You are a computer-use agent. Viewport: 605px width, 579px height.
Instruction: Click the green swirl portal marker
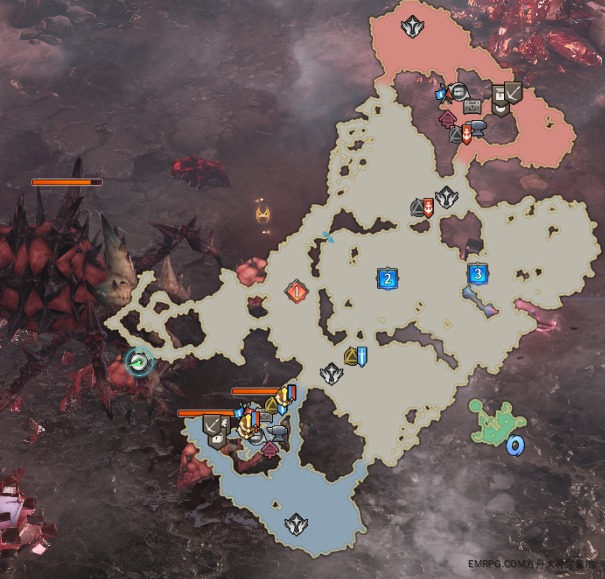(140, 362)
